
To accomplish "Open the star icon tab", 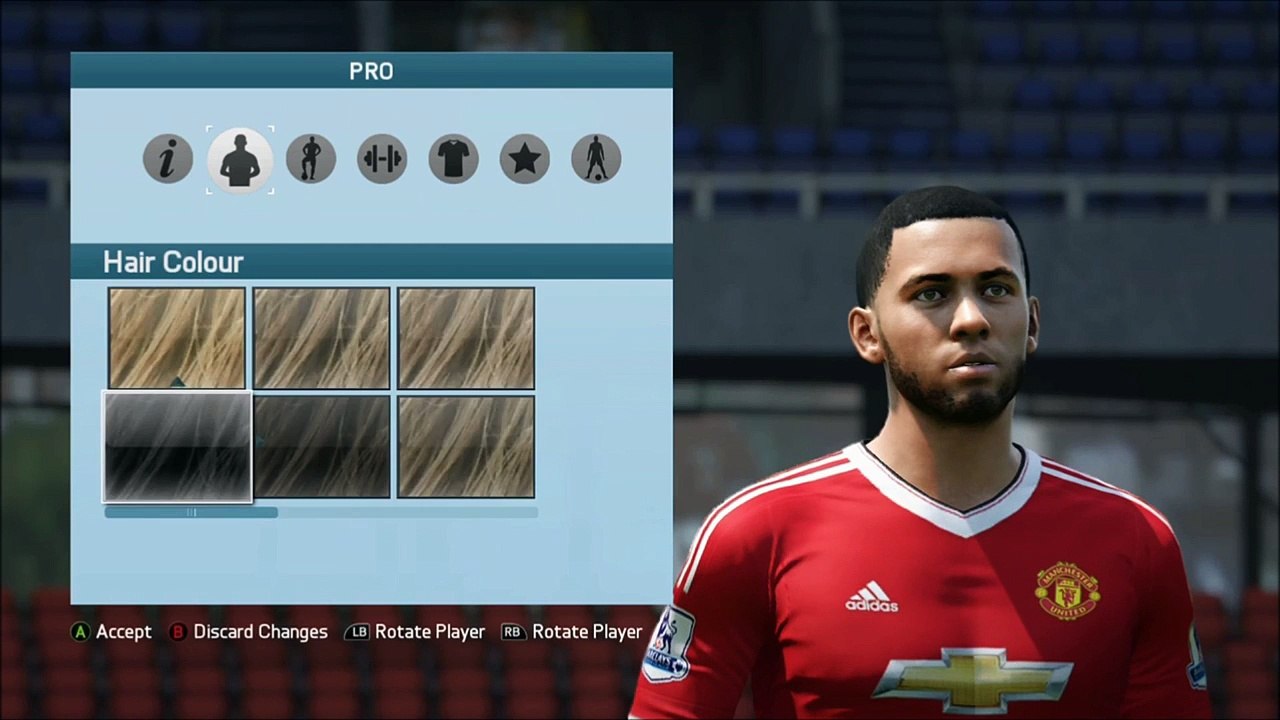I will pos(525,159).
